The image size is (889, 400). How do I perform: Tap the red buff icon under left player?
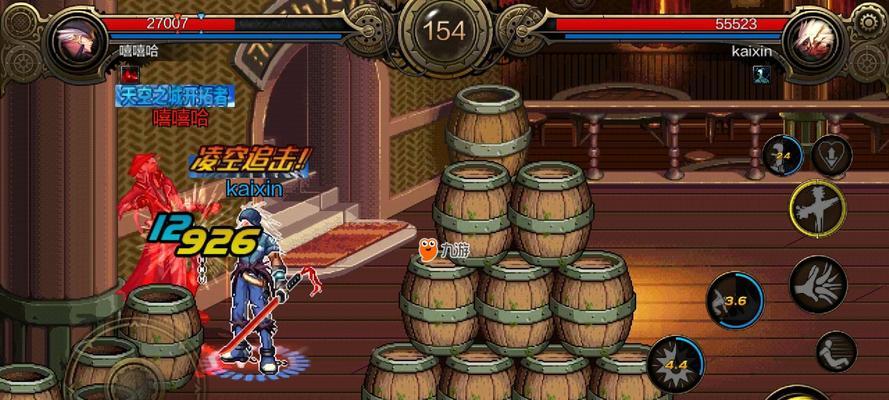pos(128,72)
